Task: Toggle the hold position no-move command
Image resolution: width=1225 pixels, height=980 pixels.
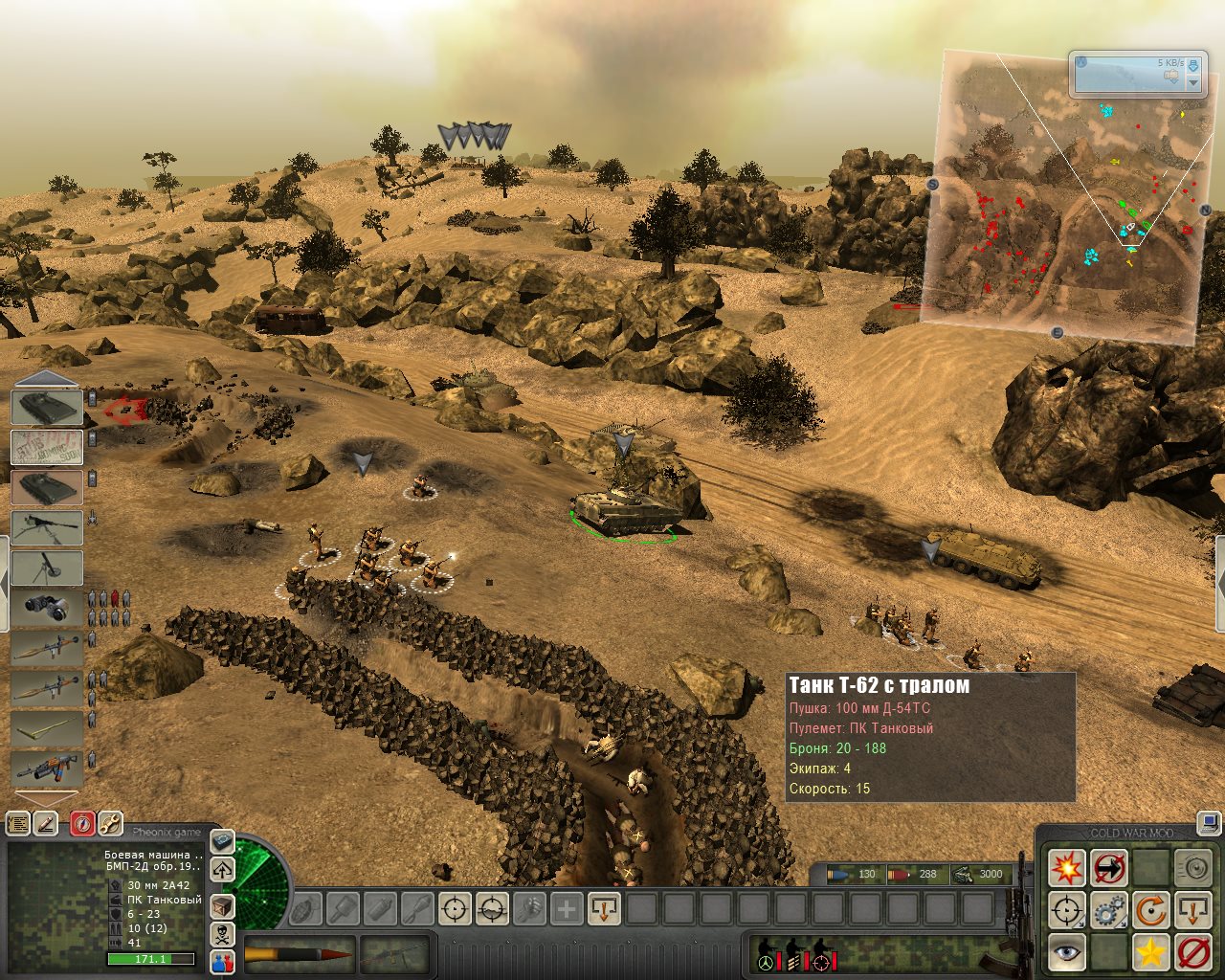Action: coord(1109,869)
